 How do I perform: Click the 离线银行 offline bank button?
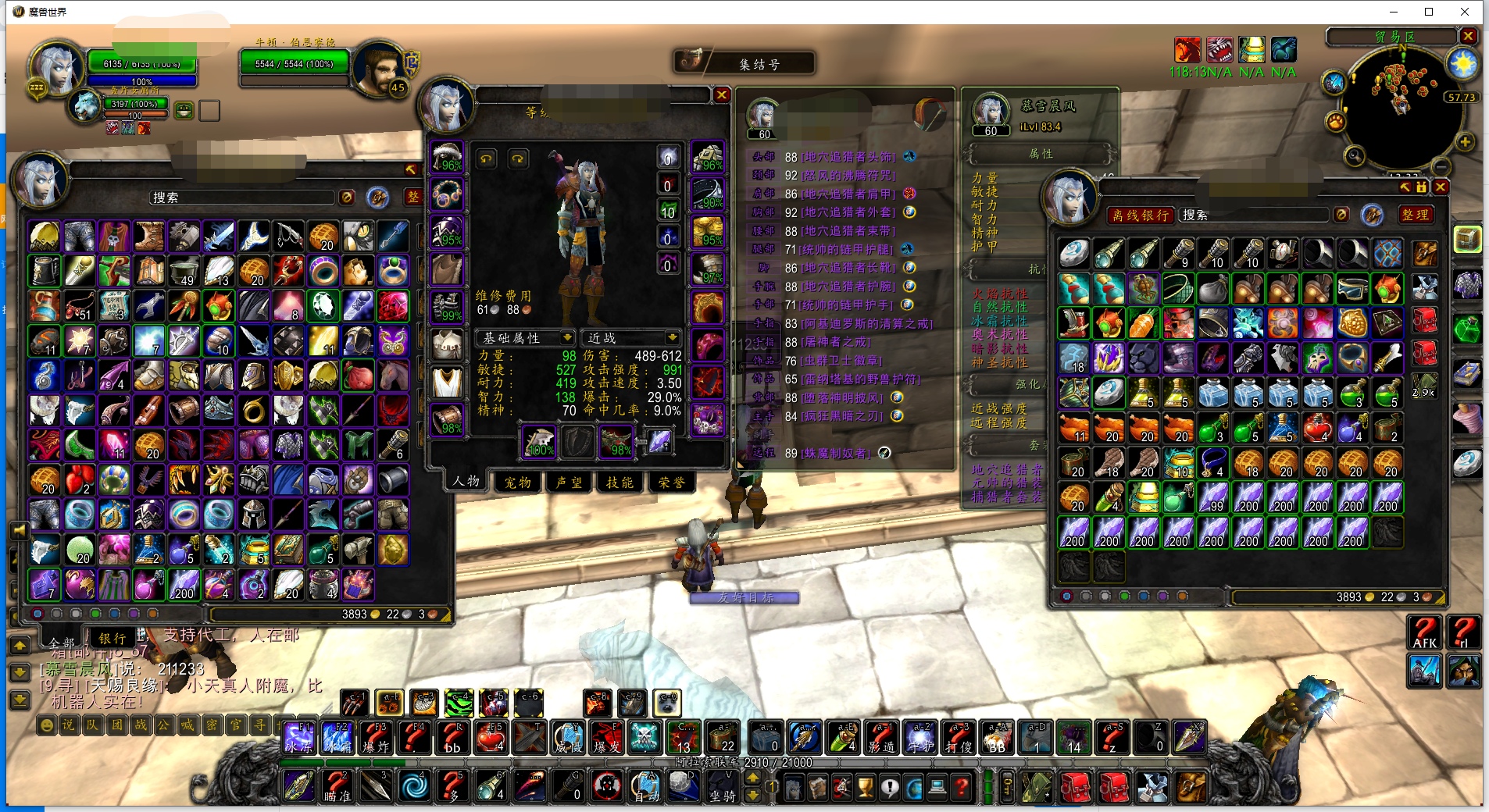pyautogui.click(x=1141, y=215)
